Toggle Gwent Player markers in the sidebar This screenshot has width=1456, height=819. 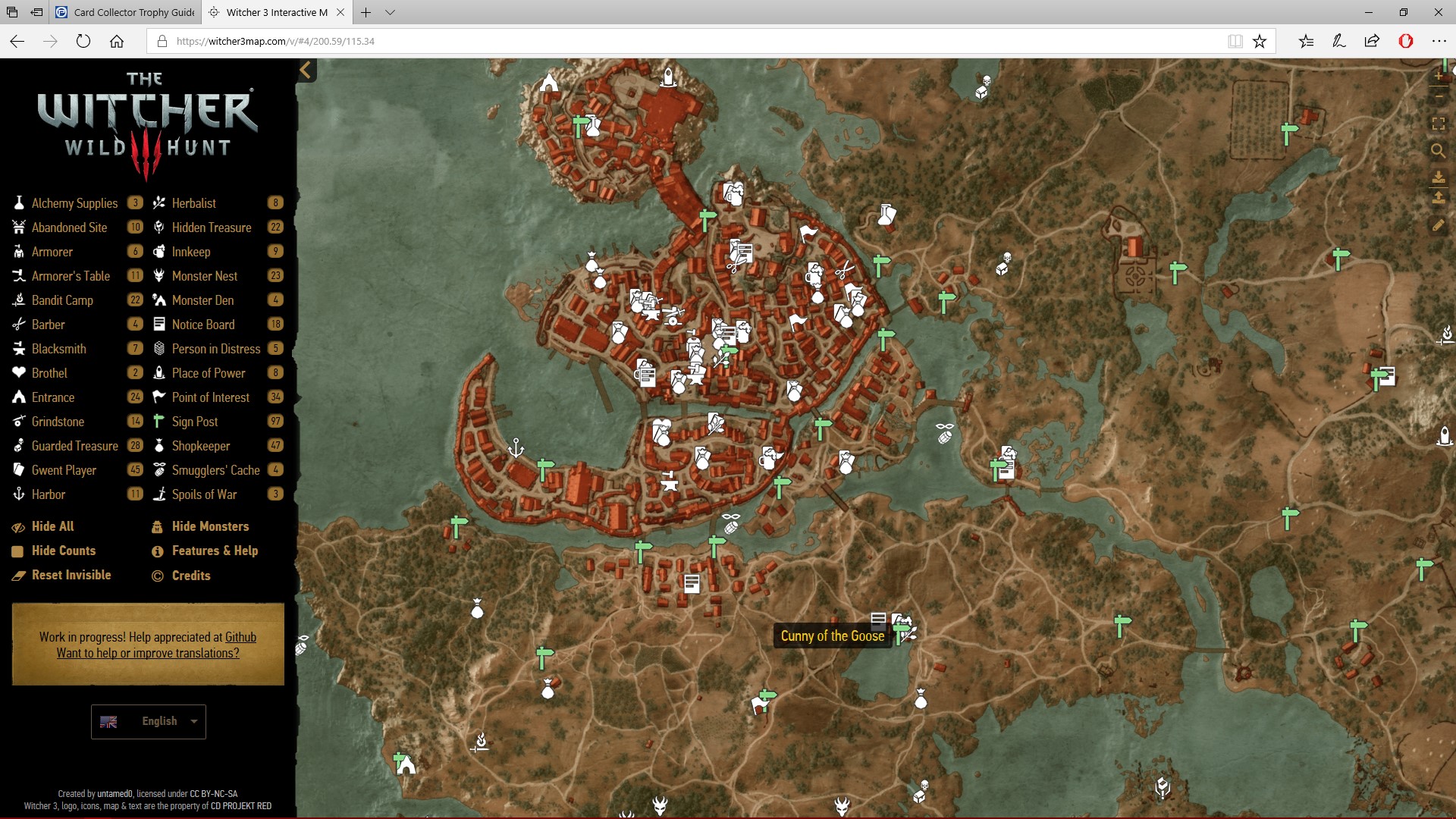64,469
